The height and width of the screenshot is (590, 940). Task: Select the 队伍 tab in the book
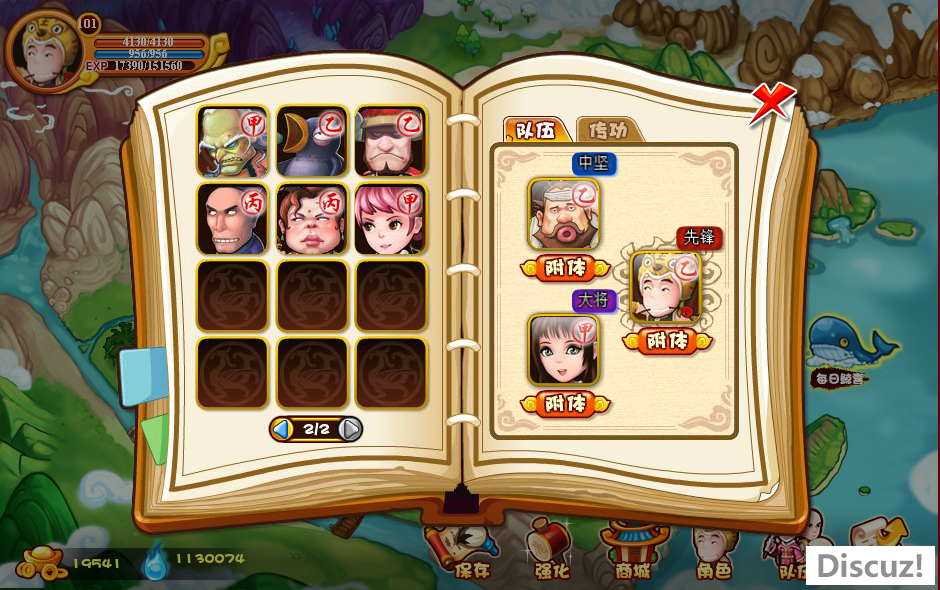click(536, 130)
